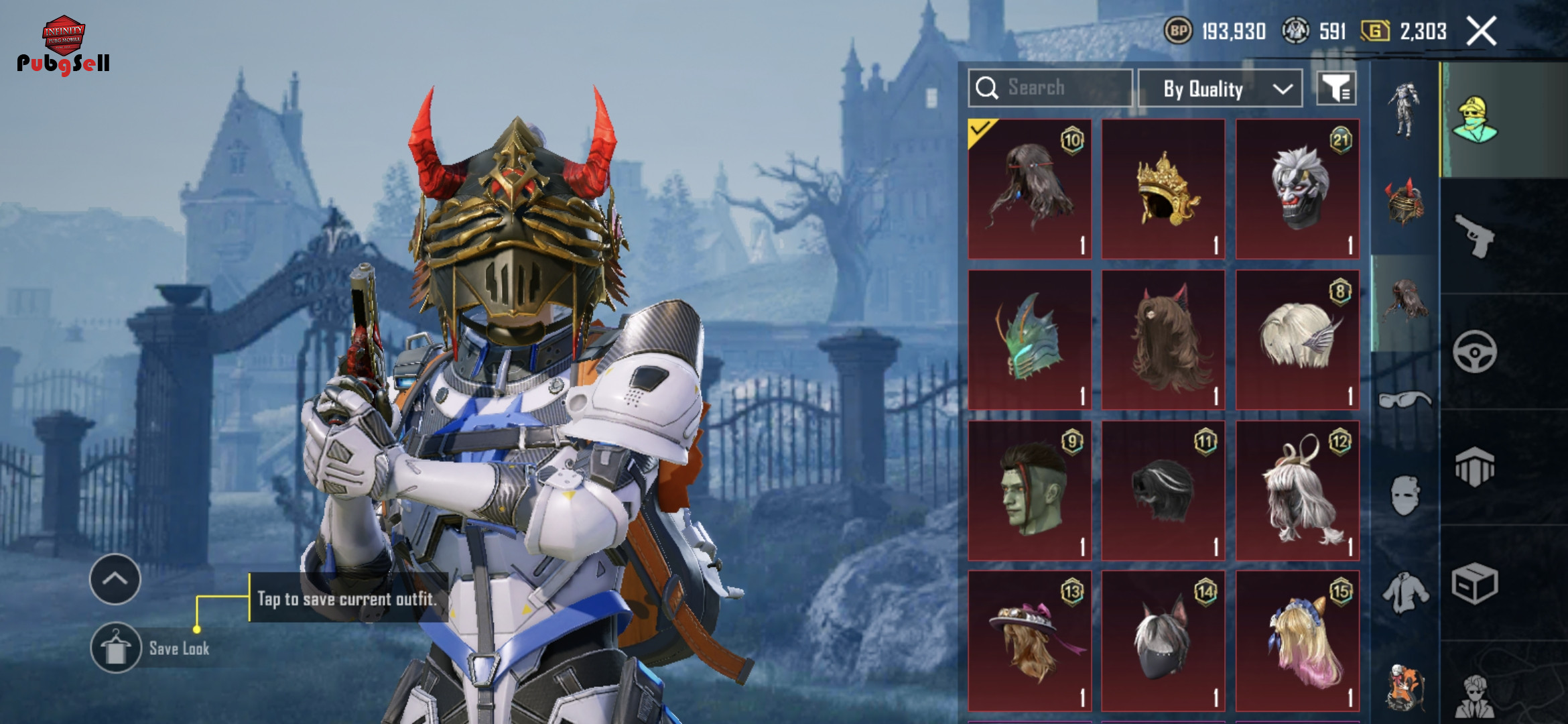Select the green zombie face headgear
Viewport: 1568px width, 724px height.
(1030, 491)
